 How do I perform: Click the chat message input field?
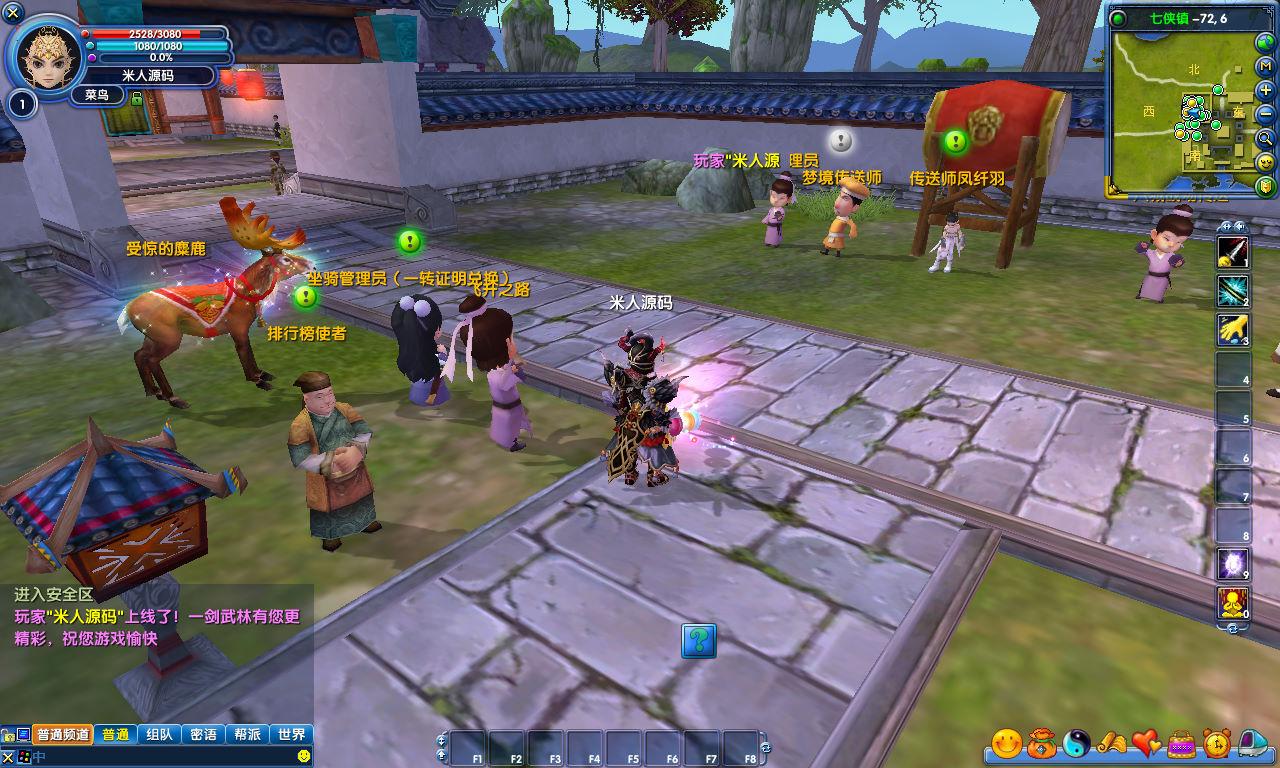point(160,757)
